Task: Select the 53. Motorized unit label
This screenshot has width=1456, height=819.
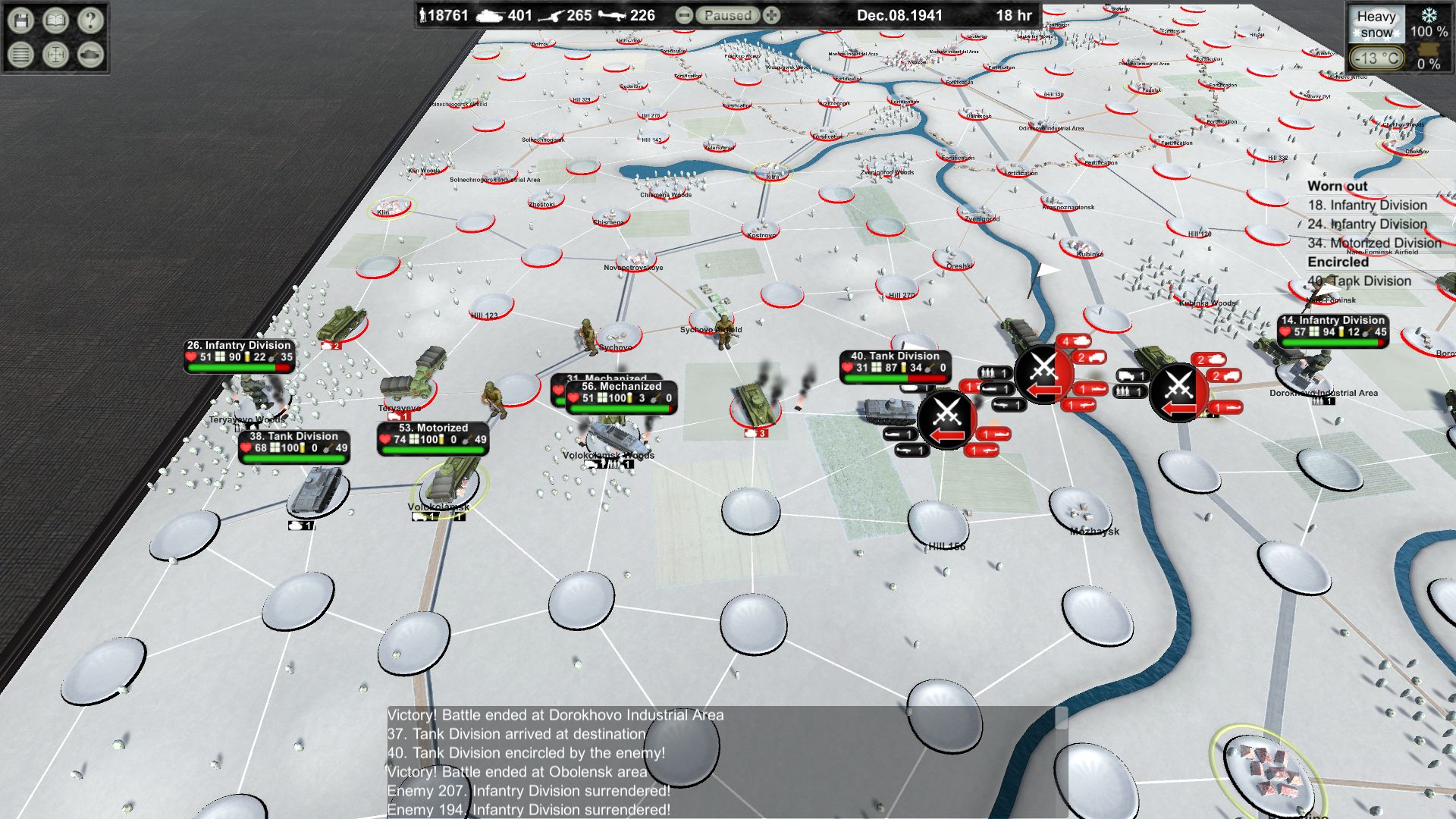Action: (x=433, y=428)
